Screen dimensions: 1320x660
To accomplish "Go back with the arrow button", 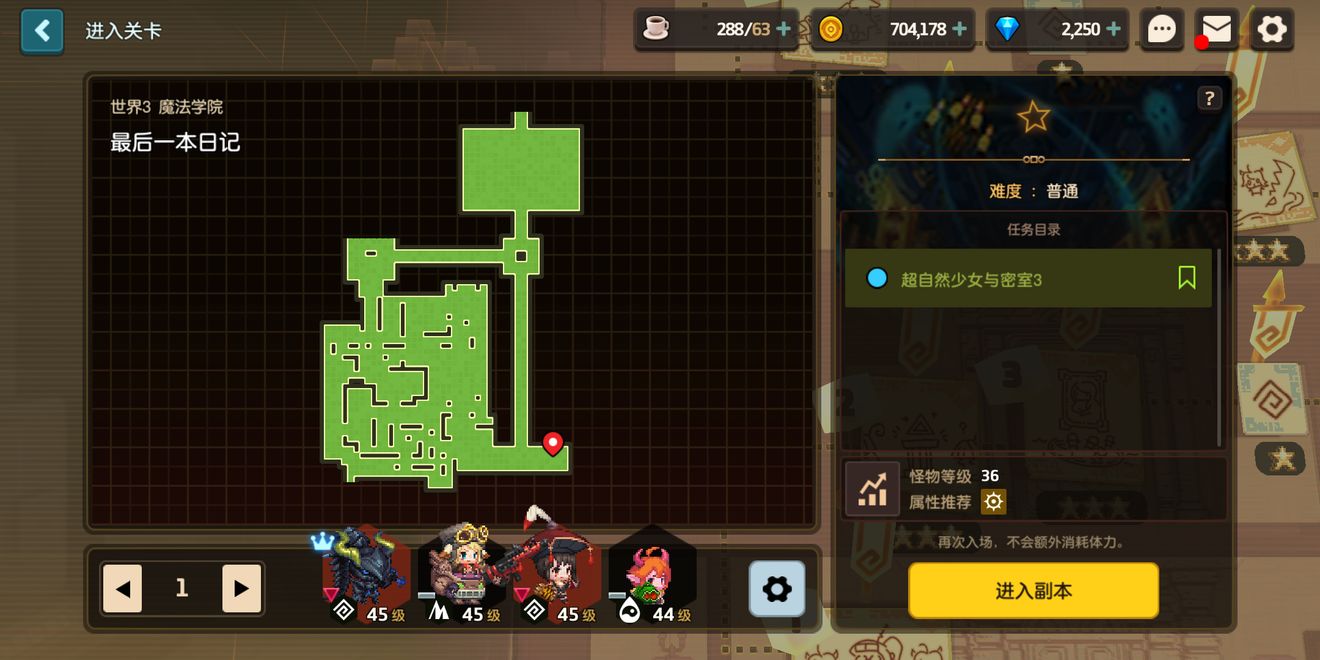I will tap(42, 31).
